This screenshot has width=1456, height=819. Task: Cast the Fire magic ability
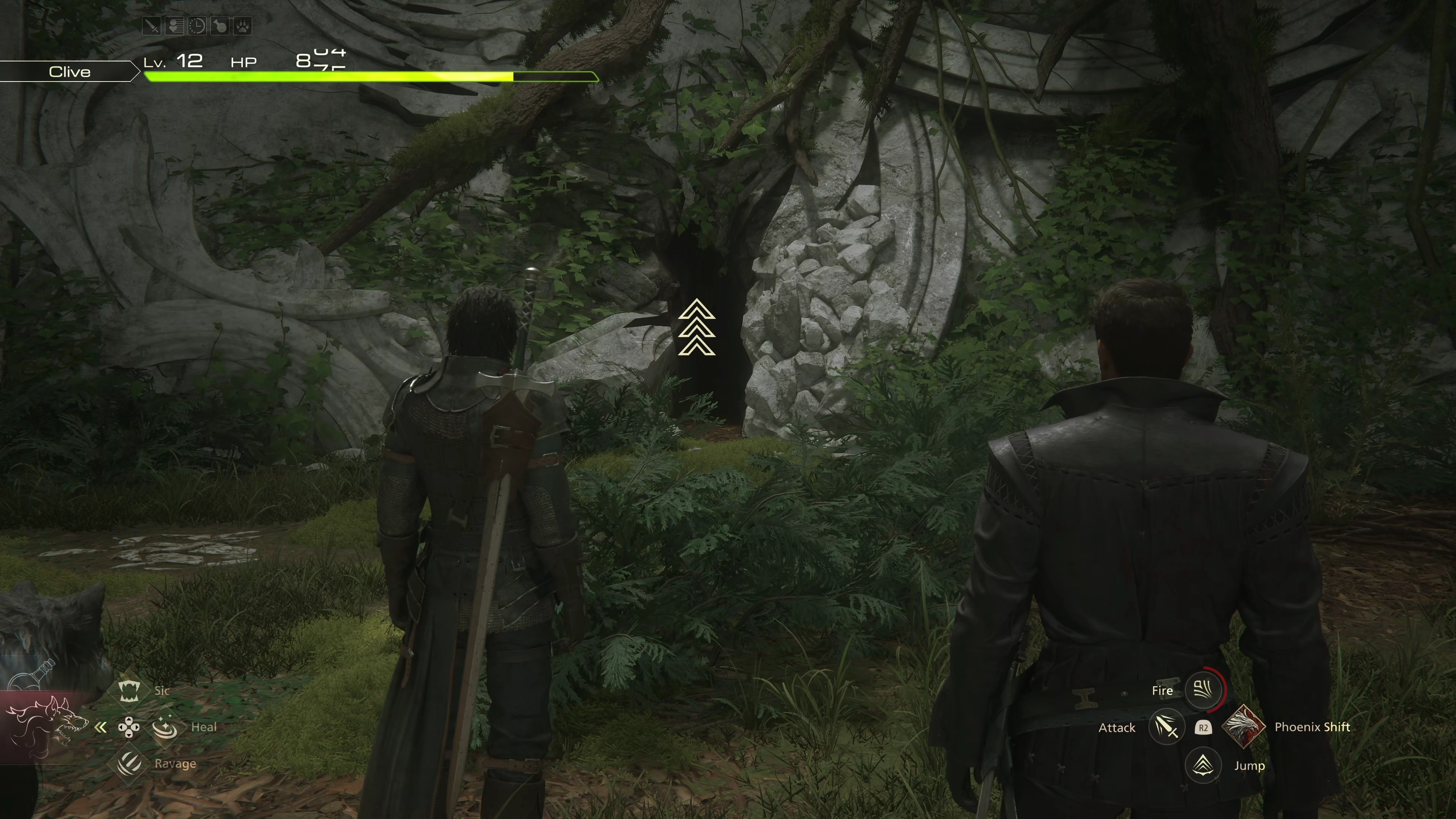pyautogui.click(x=1203, y=690)
